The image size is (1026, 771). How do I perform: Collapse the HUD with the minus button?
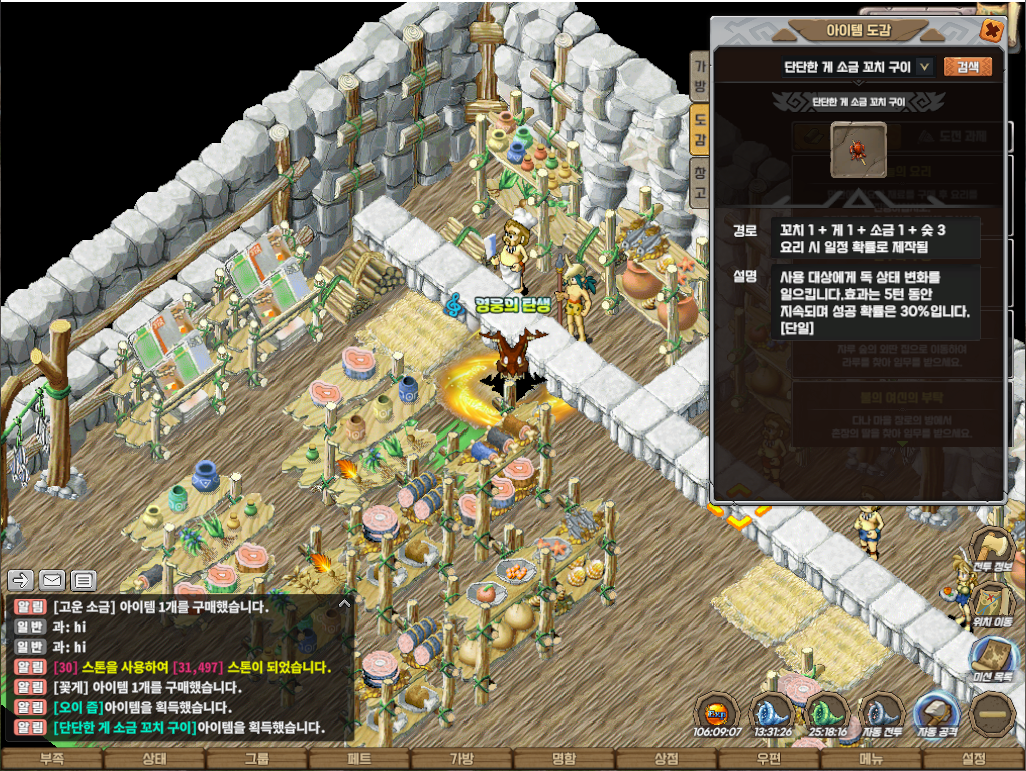(x=992, y=713)
